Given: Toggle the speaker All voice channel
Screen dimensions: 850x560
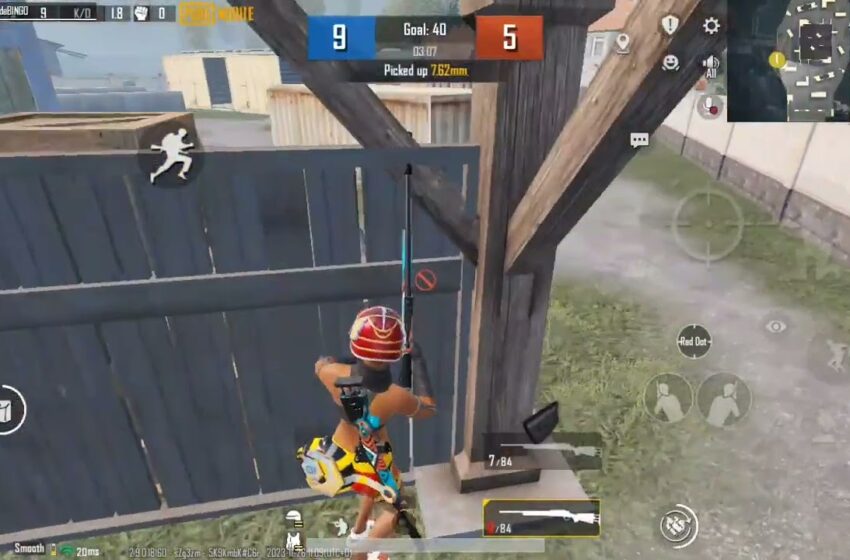Looking at the screenshot, I should (711, 67).
